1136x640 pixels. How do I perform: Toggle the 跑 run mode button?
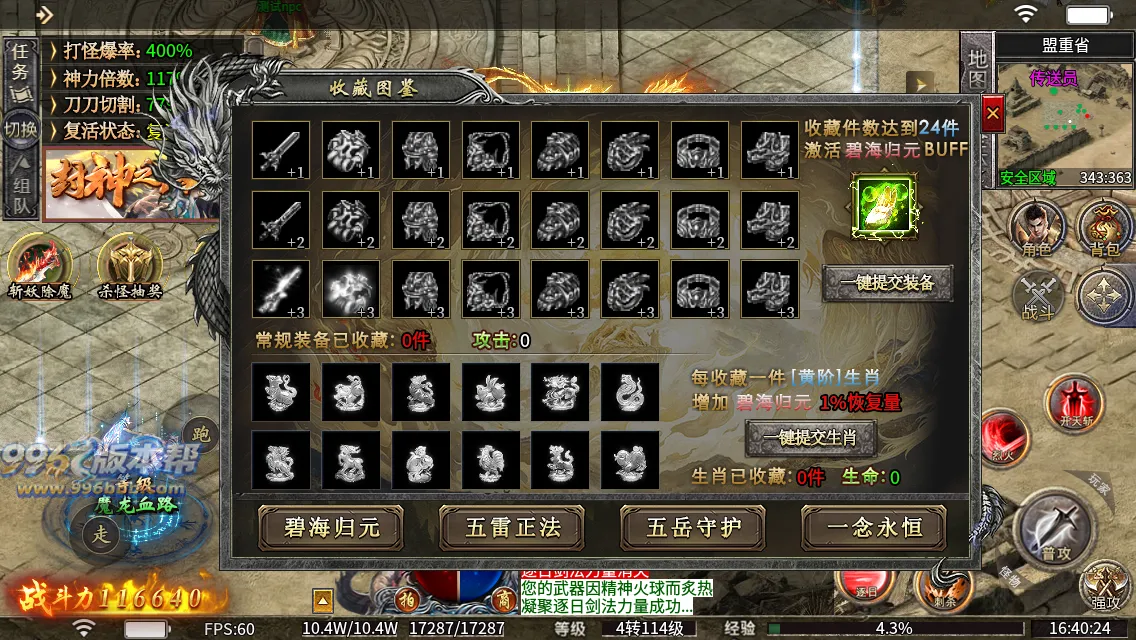click(x=200, y=433)
